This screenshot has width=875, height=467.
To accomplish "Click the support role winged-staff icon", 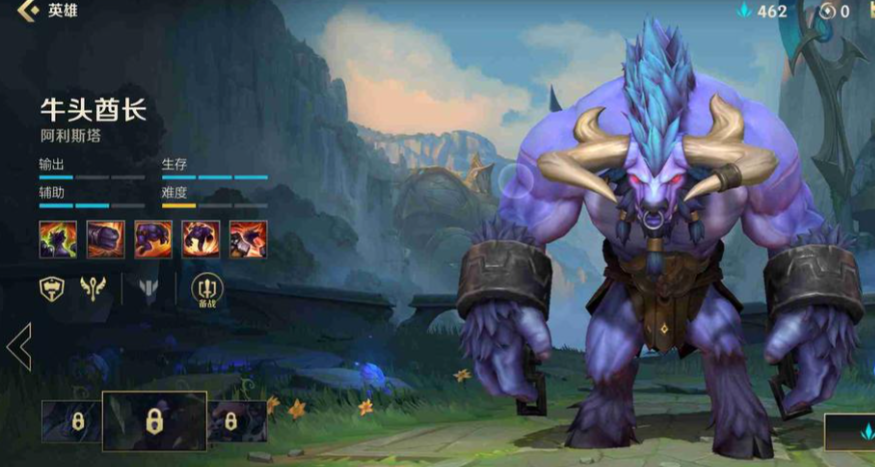I will point(94,290).
